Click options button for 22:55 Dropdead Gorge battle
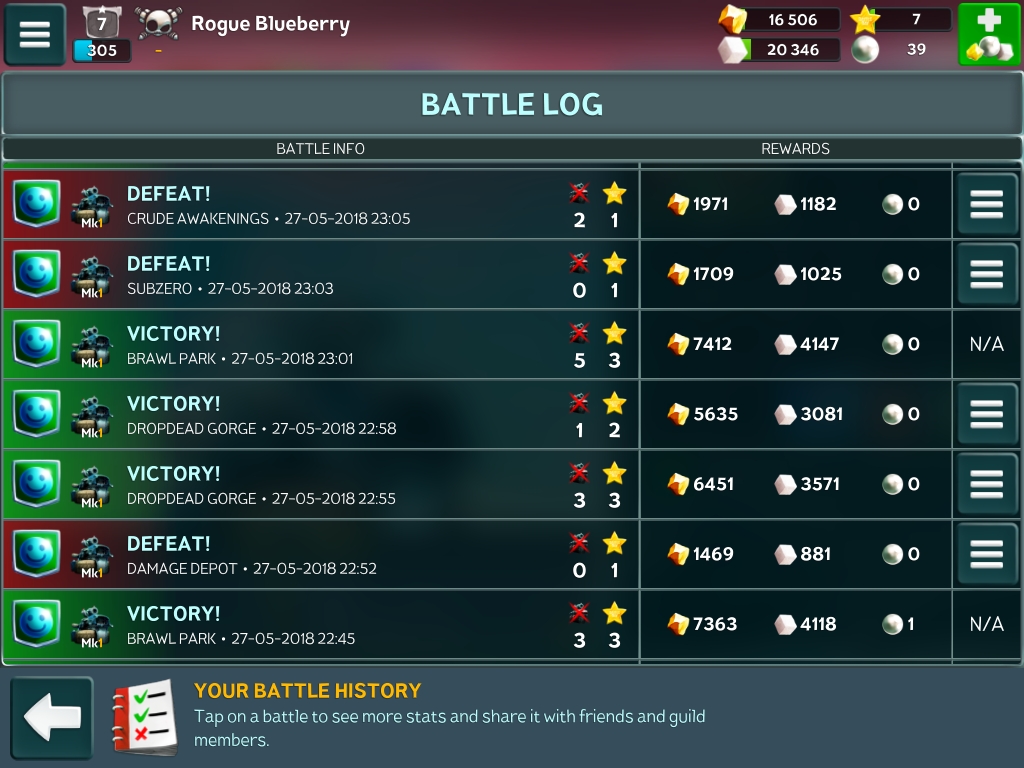 tap(986, 484)
